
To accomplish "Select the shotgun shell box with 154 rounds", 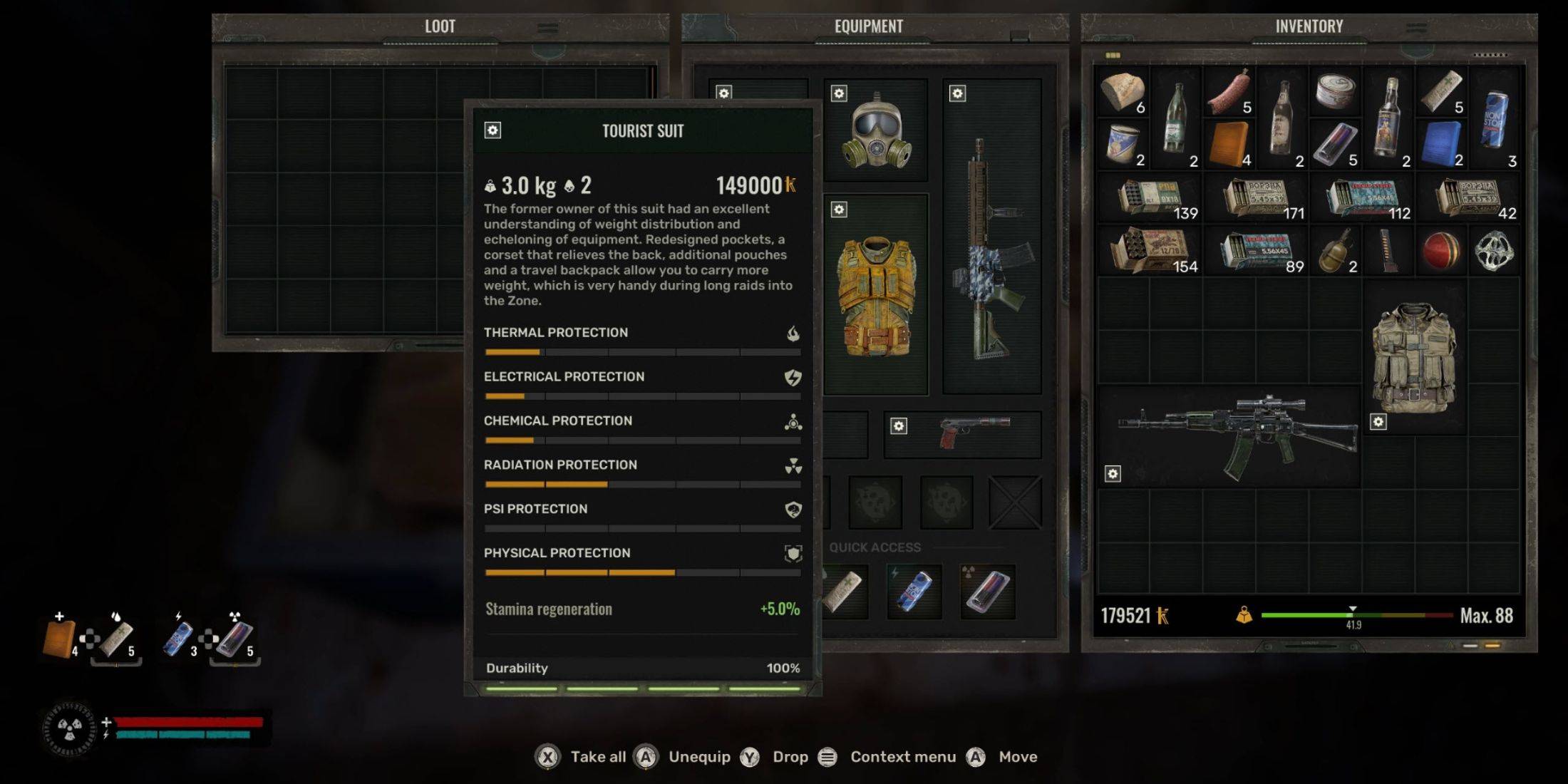I will (x=1149, y=251).
